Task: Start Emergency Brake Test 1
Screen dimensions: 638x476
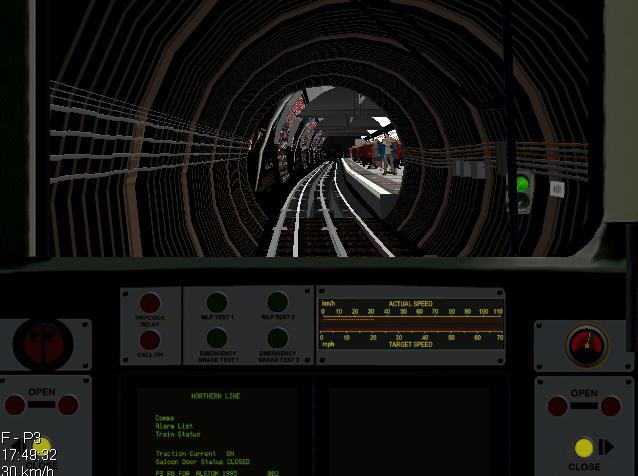Action: [x=217, y=338]
